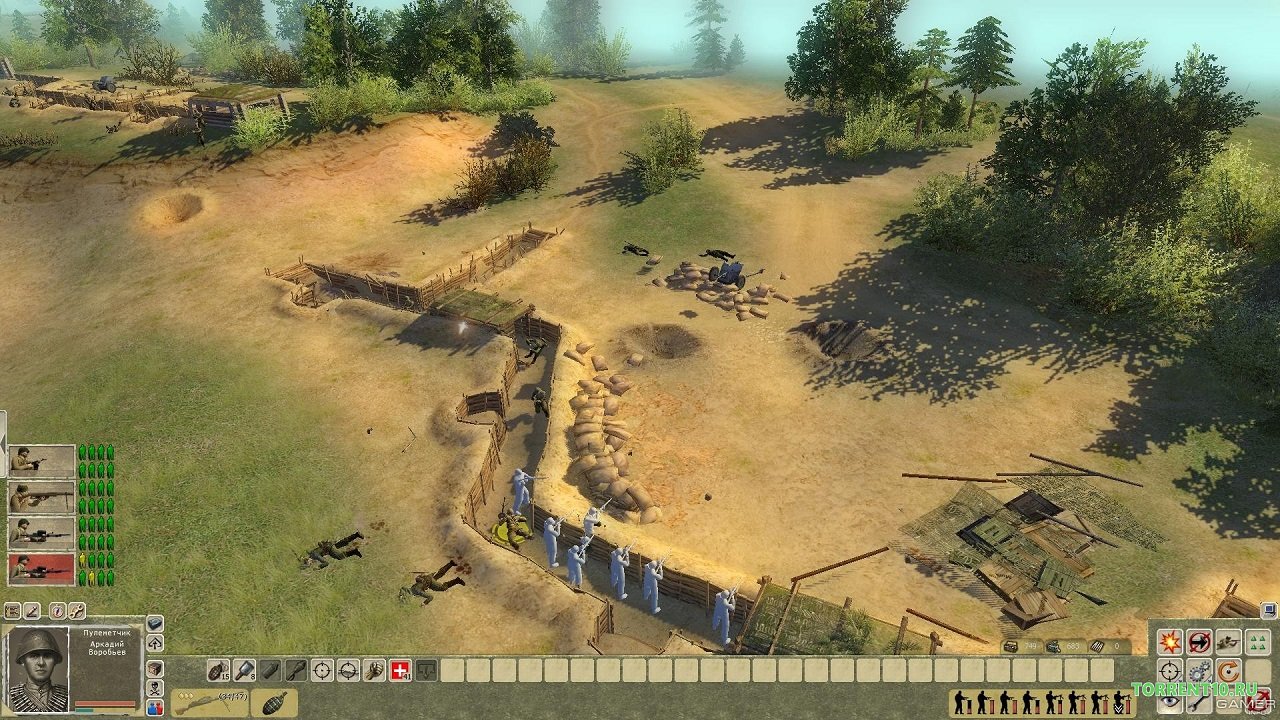Activate the fist melee action

coord(374,670)
